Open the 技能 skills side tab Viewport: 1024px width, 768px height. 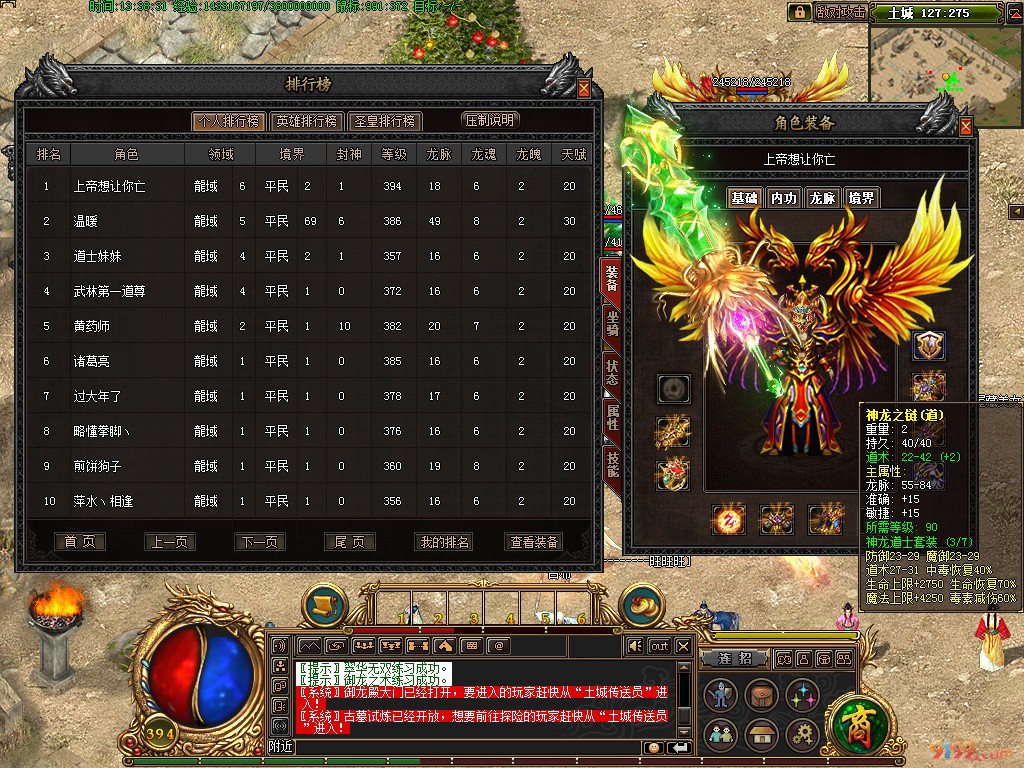click(611, 463)
